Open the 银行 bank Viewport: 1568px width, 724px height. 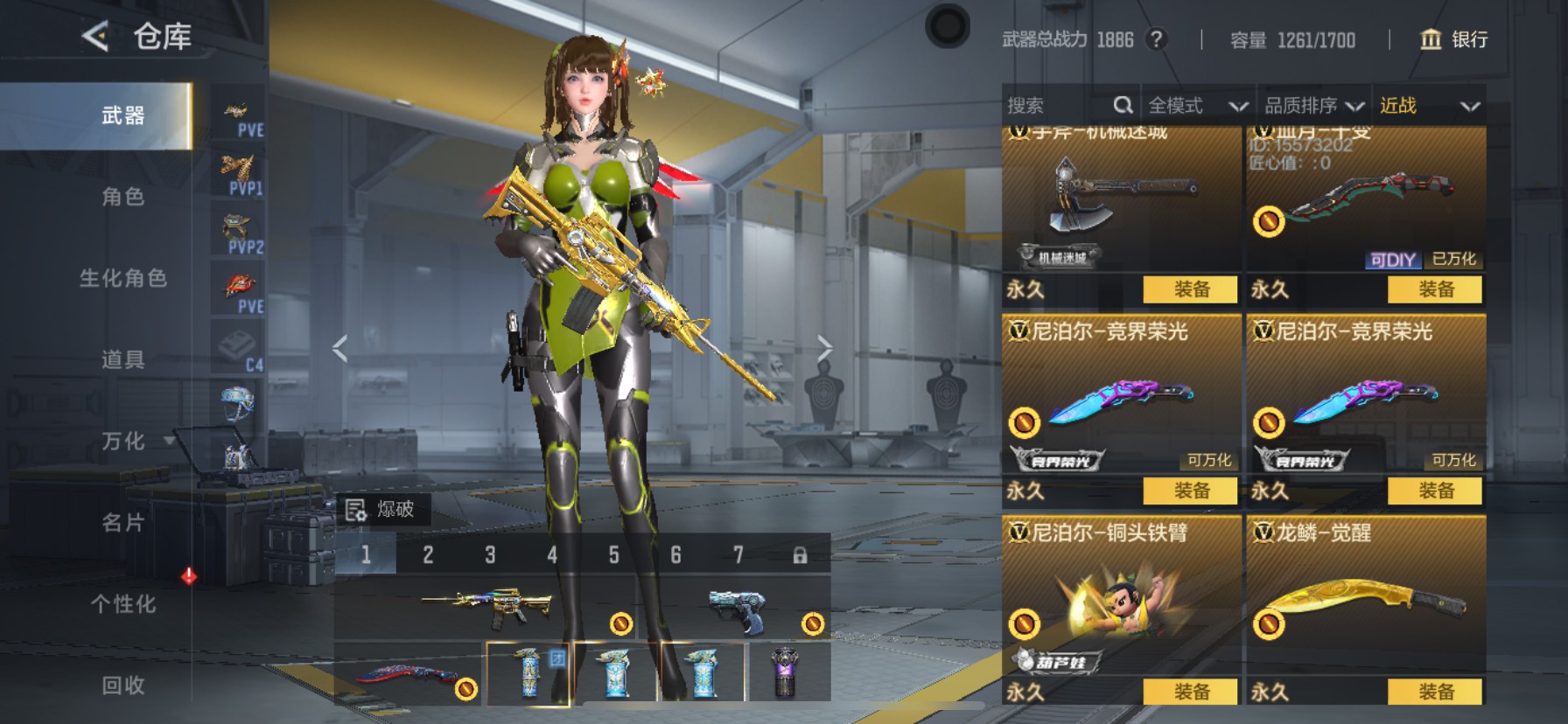[1453, 39]
